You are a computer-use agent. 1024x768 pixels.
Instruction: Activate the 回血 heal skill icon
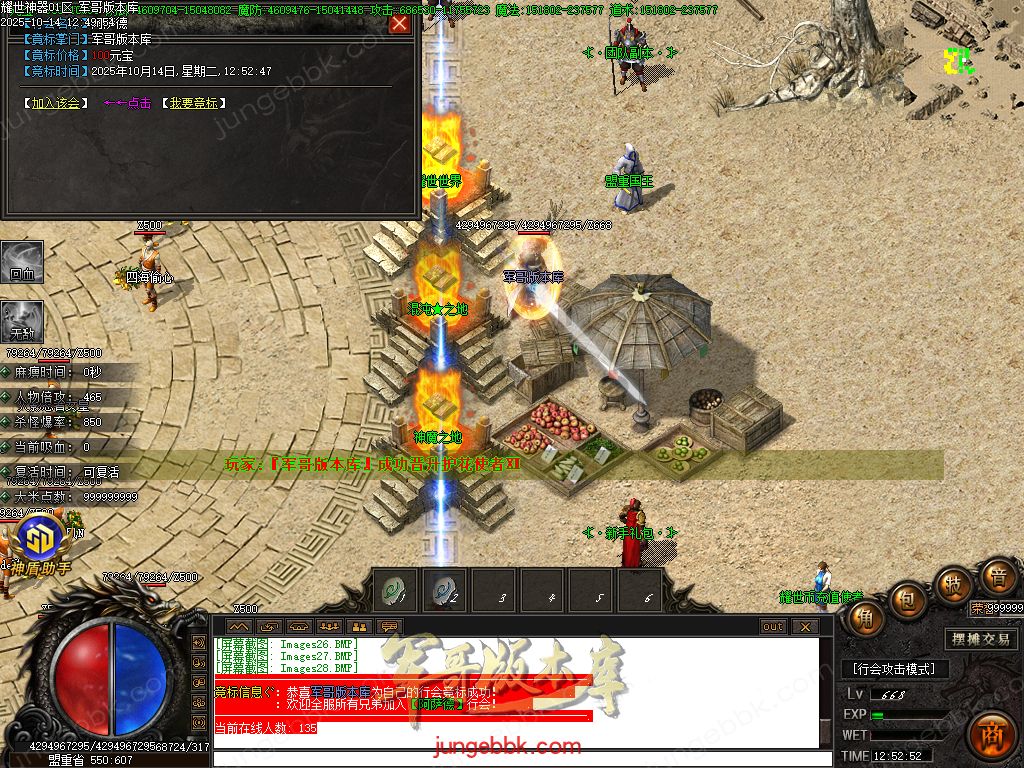(x=22, y=261)
